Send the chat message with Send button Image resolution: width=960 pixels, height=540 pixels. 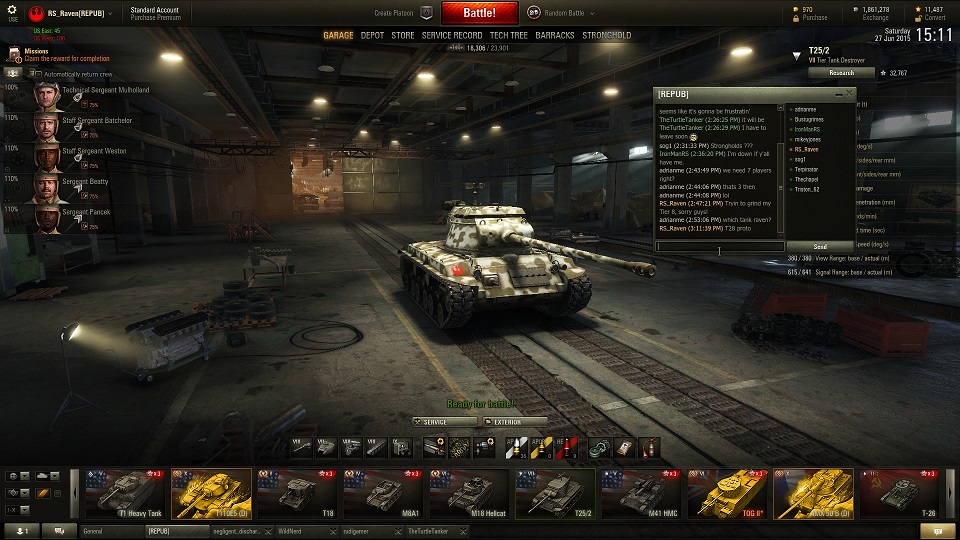coord(819,246)
